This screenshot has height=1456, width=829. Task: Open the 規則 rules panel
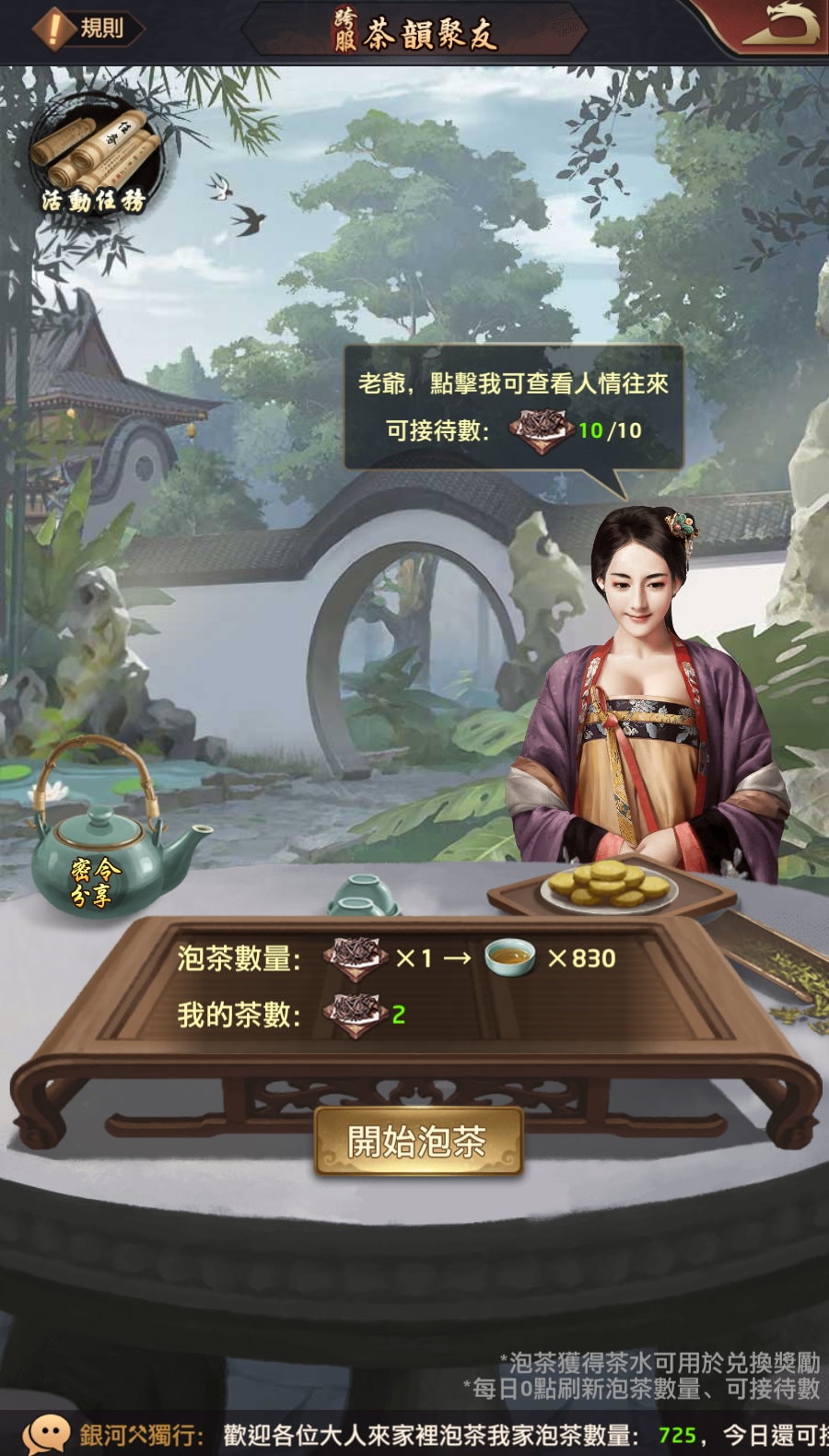click(x=88, y=29)
